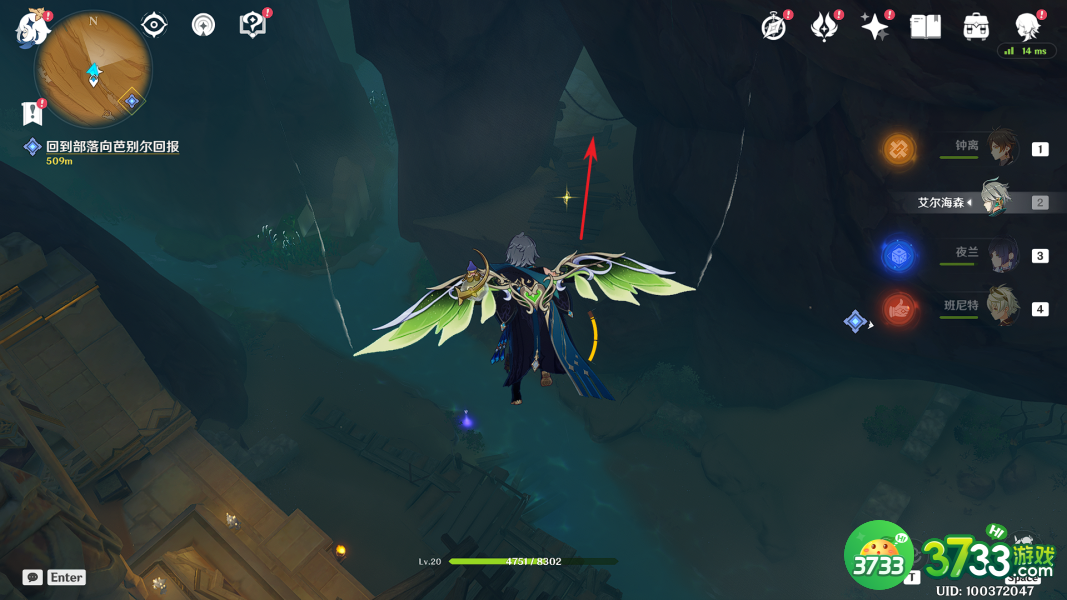Open the adventurer compass events icon
This screenshot has height=600, width=1067.
click(773, 27)
